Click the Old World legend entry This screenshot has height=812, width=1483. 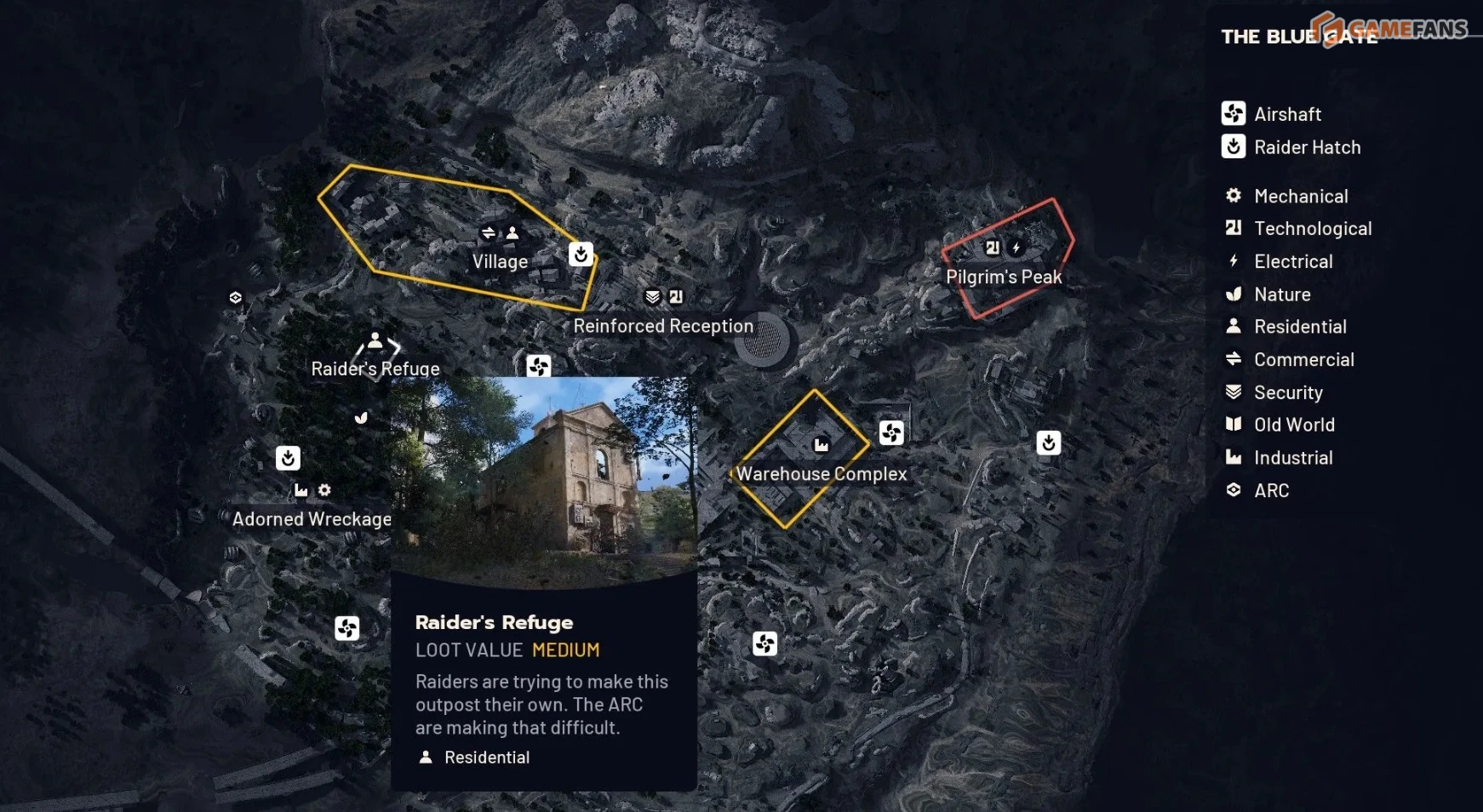click(x=1293, y=425)
